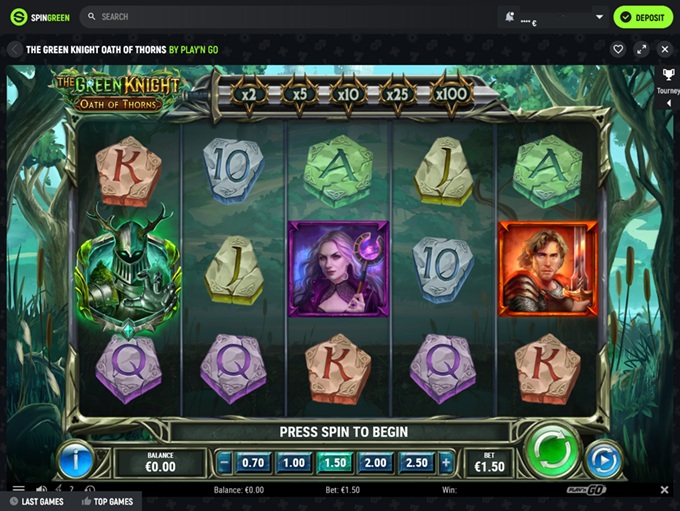Choose the 1.00 bet amount
This screenshot has height=511, width=680.
point(293,463)
